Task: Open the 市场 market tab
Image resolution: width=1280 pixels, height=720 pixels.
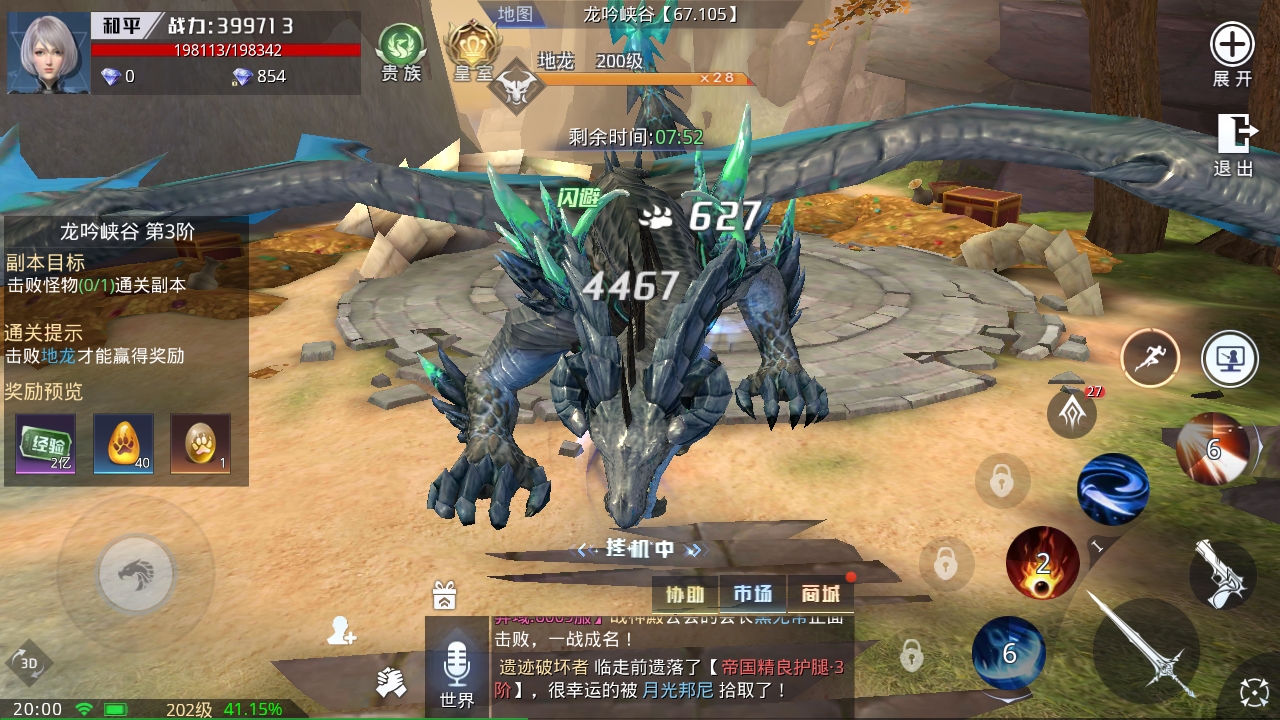Action: (753, 595)
